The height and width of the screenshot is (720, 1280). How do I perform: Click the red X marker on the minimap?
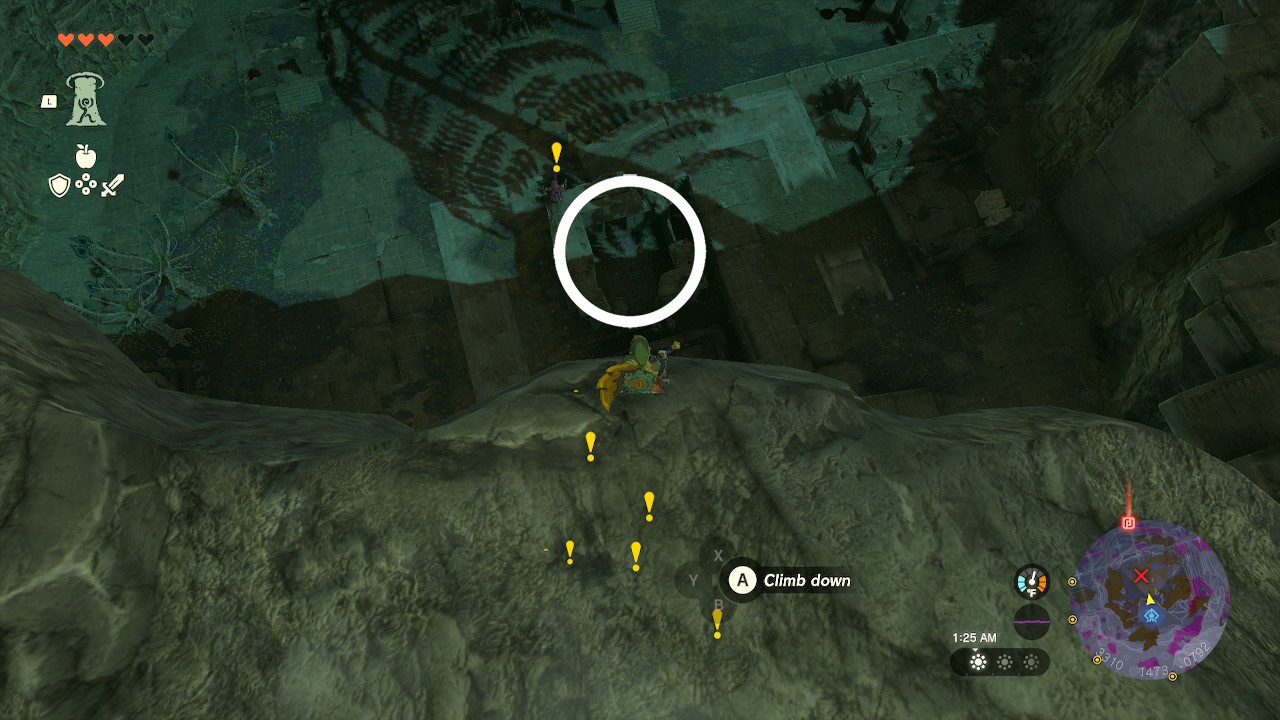(1141, 575)
